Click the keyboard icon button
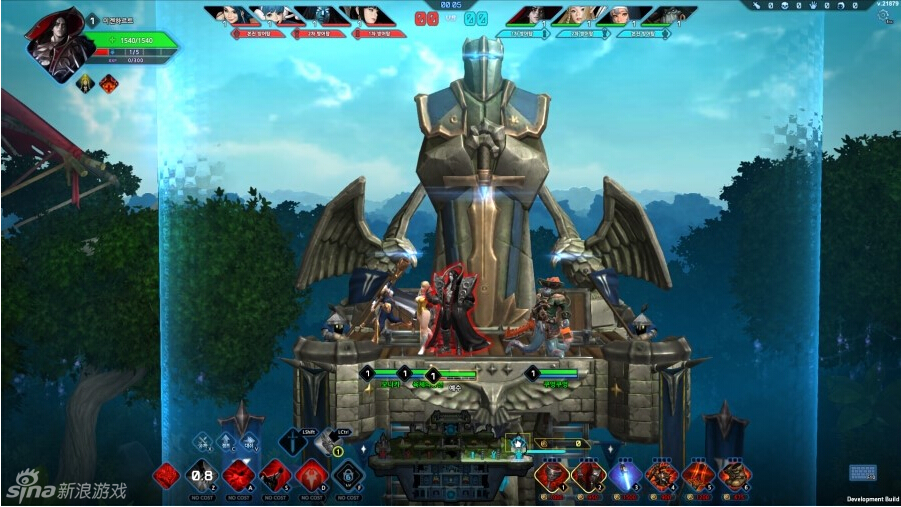 coord(863,473)
